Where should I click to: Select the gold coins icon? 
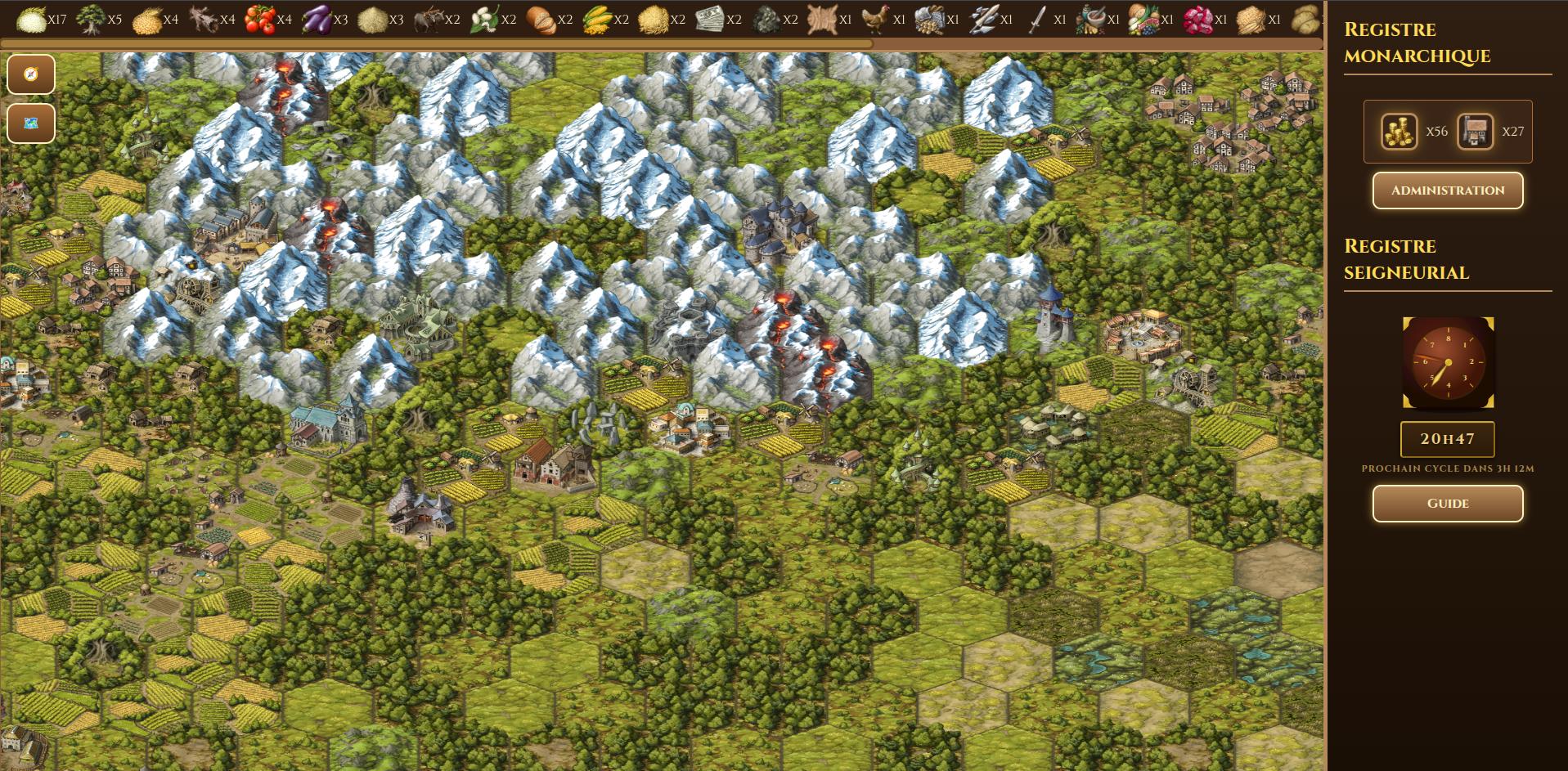point(1399,132)
